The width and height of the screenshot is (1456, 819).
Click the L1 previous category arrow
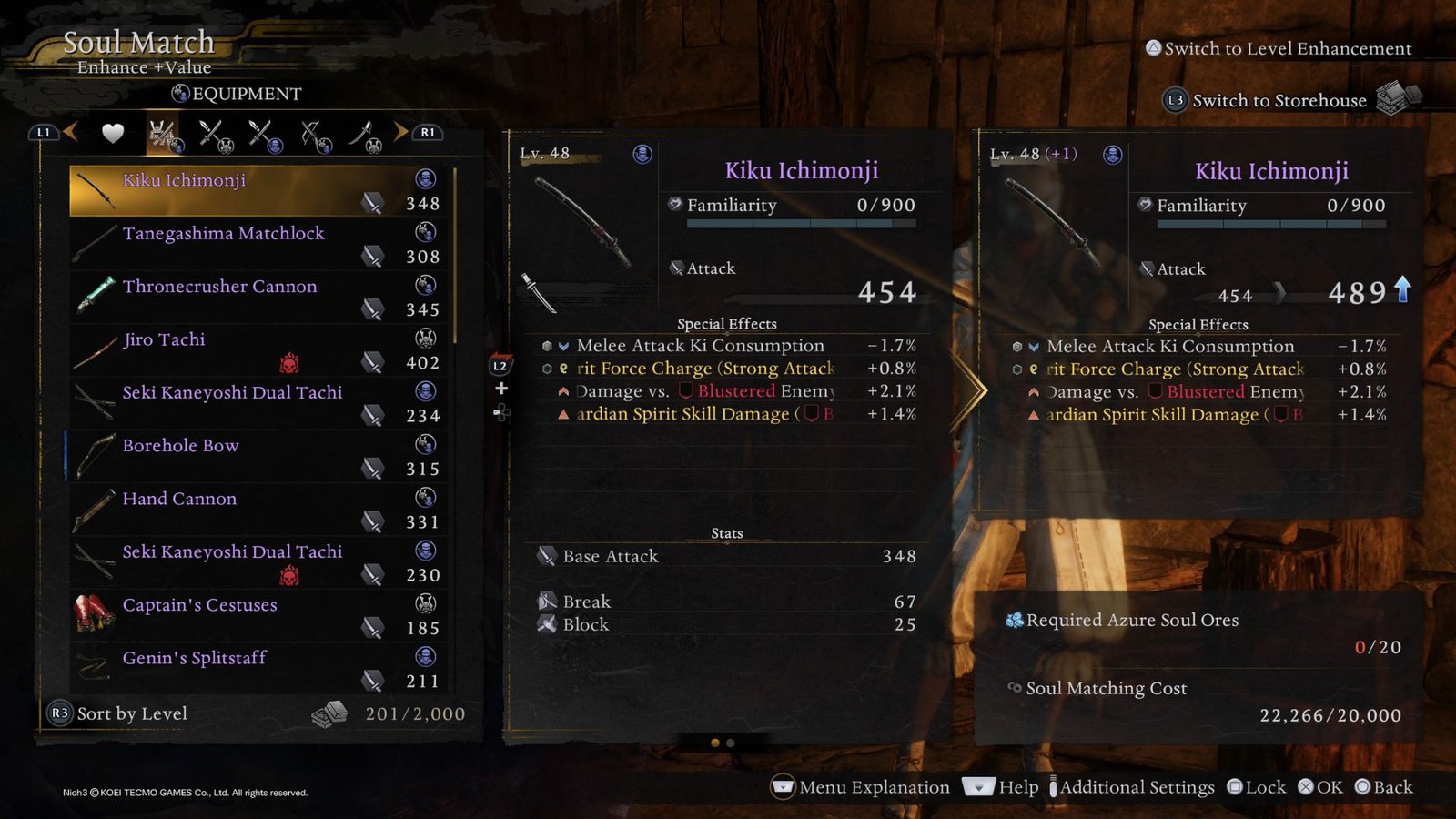pyautogui.click(x=44, y=133)
